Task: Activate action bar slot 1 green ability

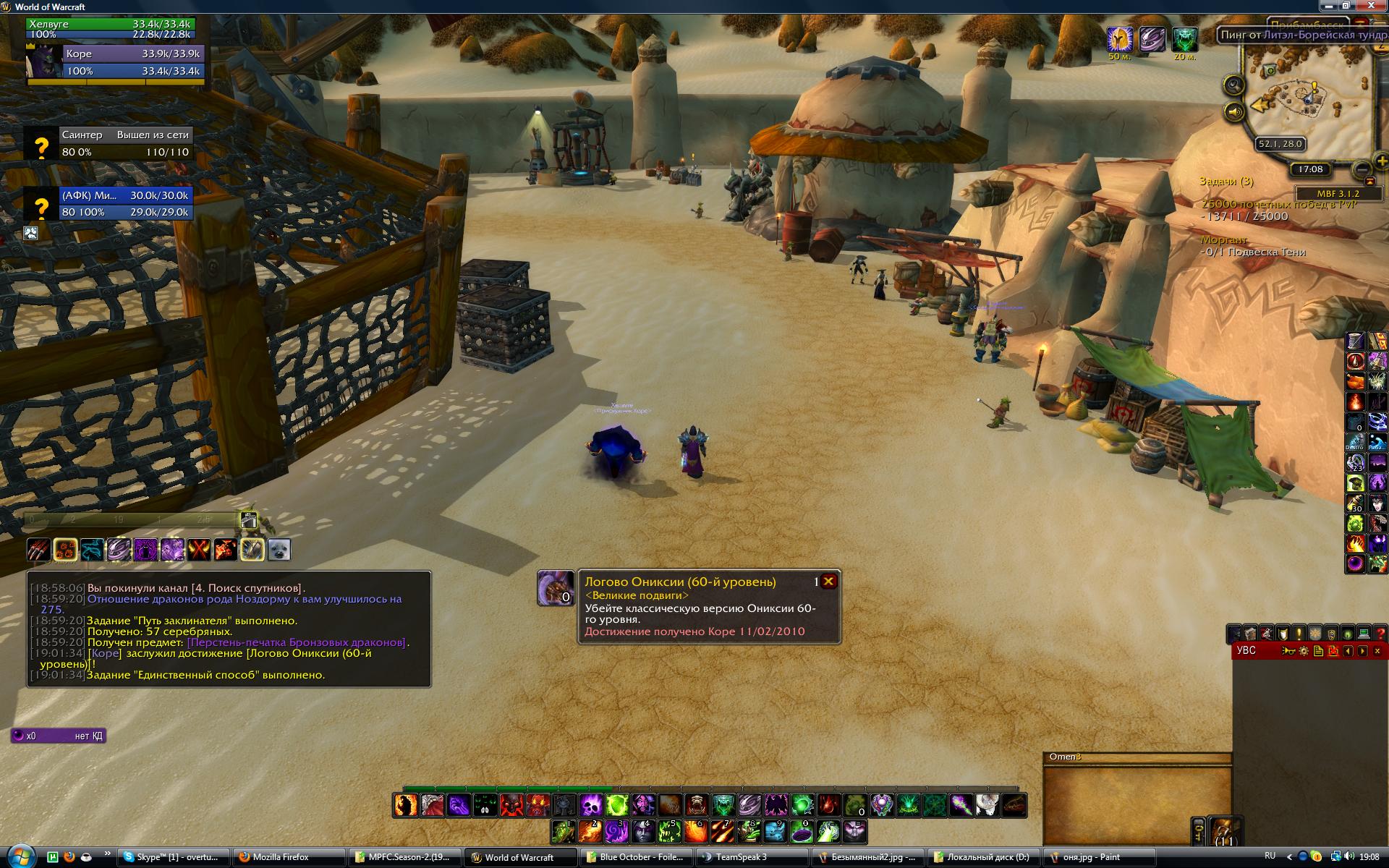Action: coord(564,832)
